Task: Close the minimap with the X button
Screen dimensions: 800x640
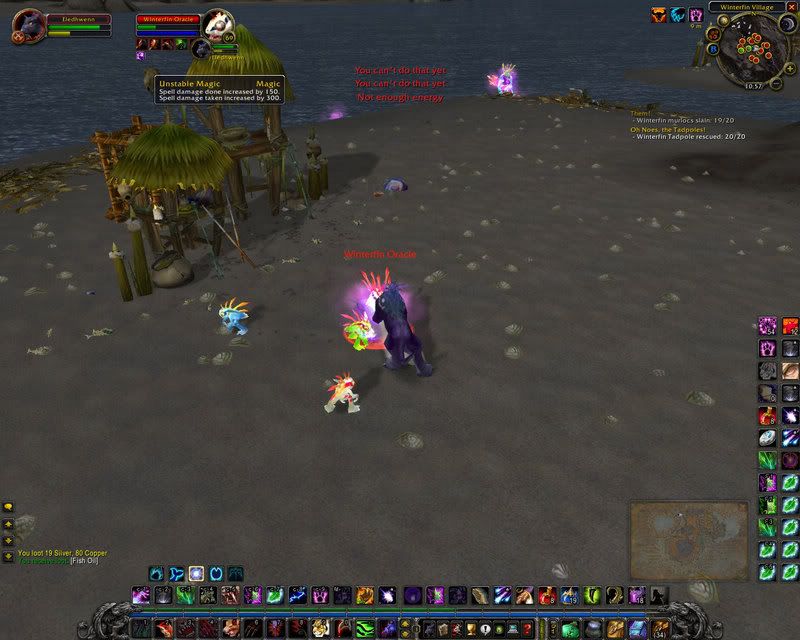Action: [x=790, y=6]
